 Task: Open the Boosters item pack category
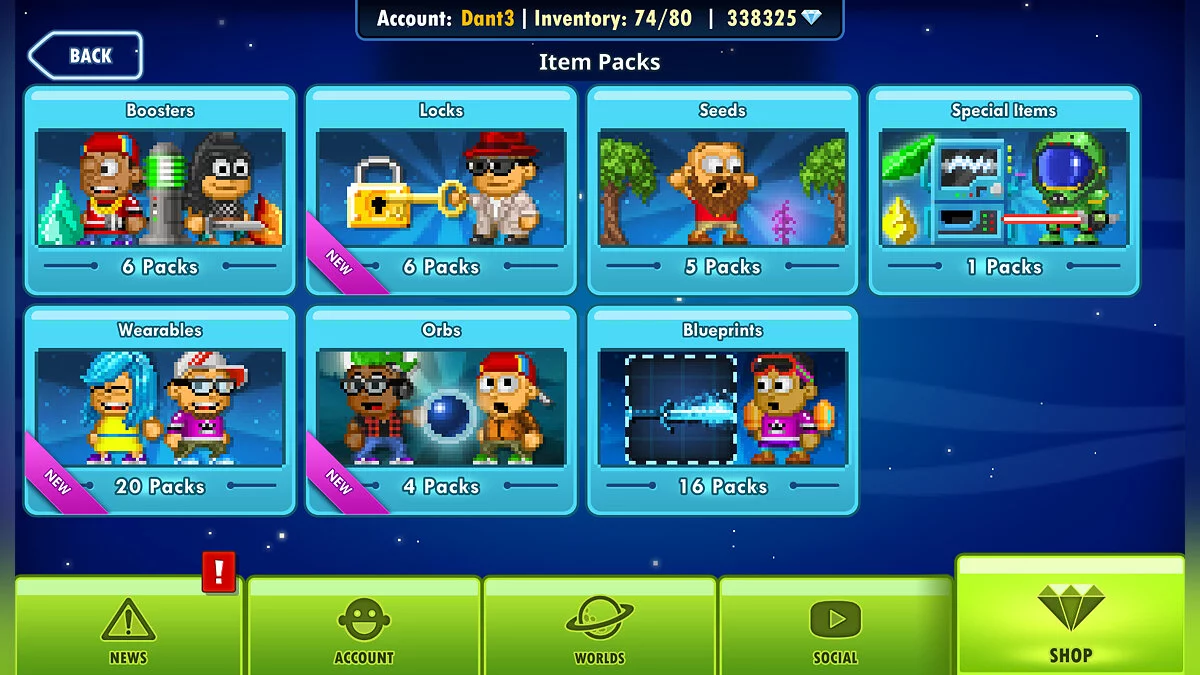[x=160, y=190]
